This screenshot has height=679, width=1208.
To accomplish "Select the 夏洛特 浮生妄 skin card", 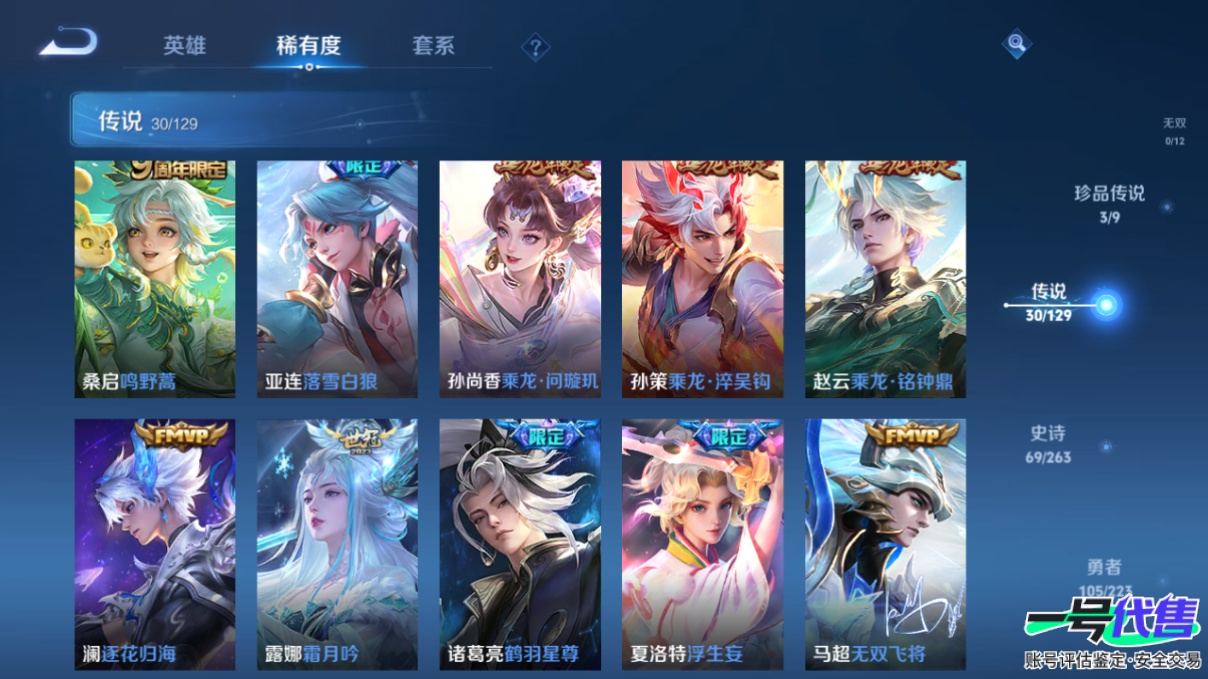I will (702, 544).
